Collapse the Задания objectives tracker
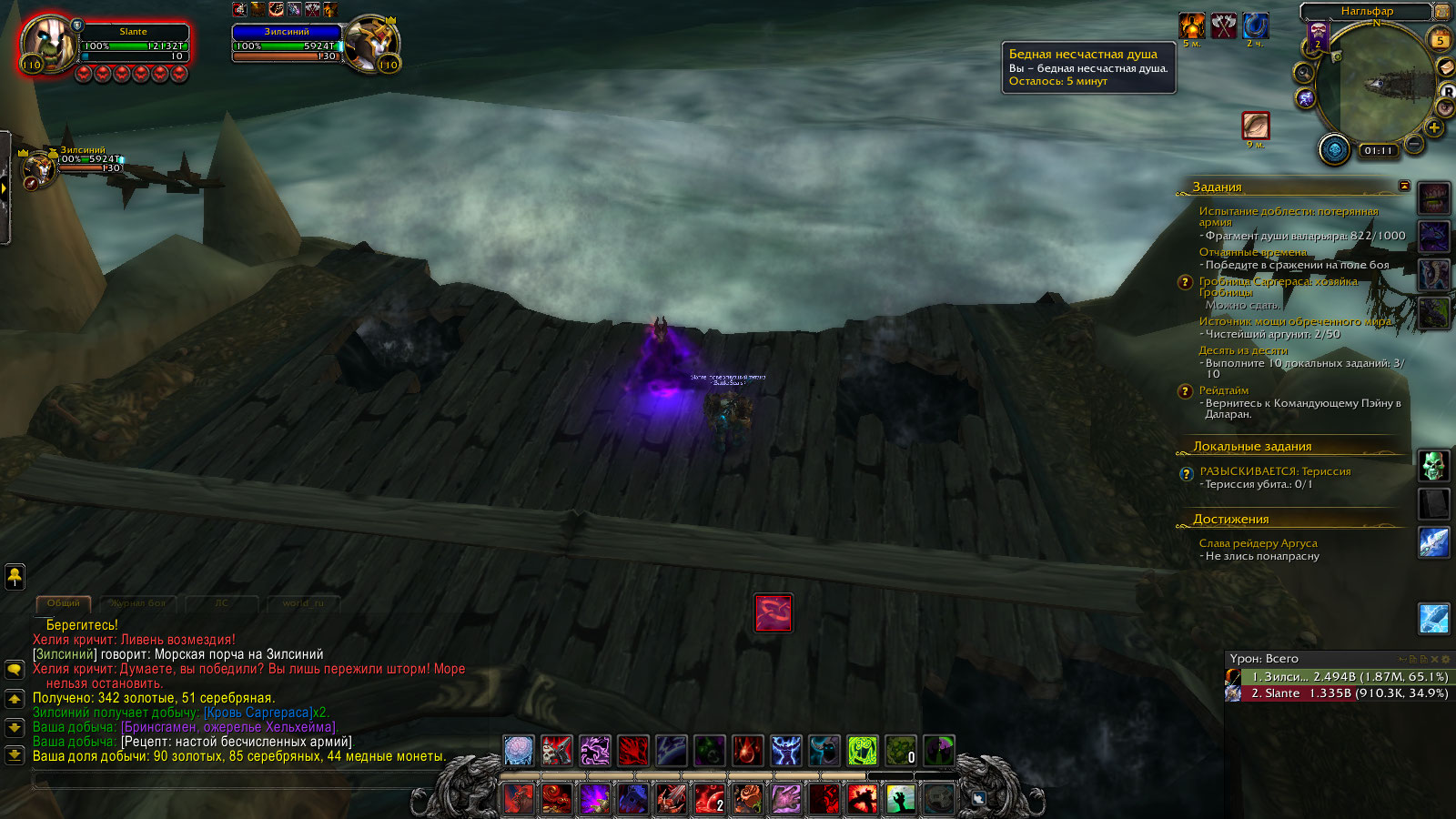The height and width of the screenshot is (819, 1456). [x=1404, y=186]
